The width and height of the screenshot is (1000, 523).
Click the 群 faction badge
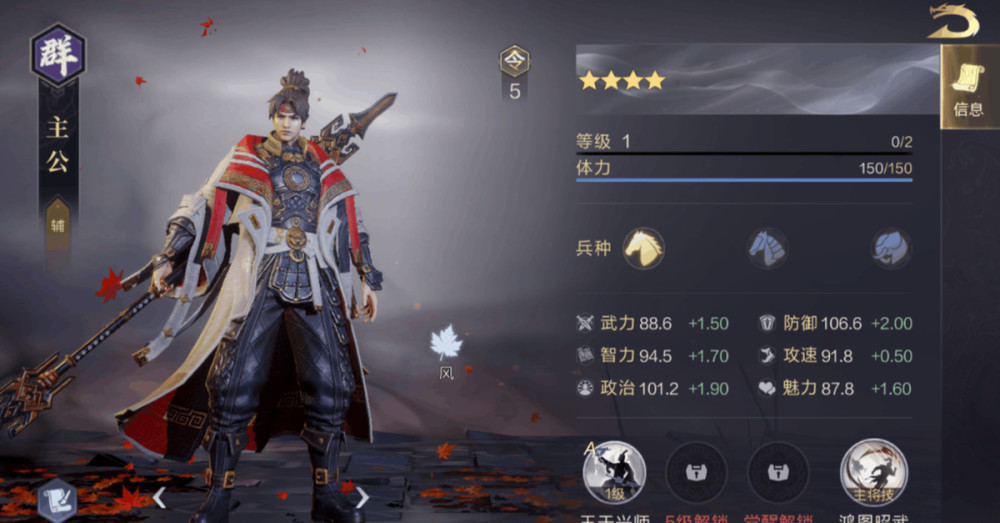click(58, 55)
